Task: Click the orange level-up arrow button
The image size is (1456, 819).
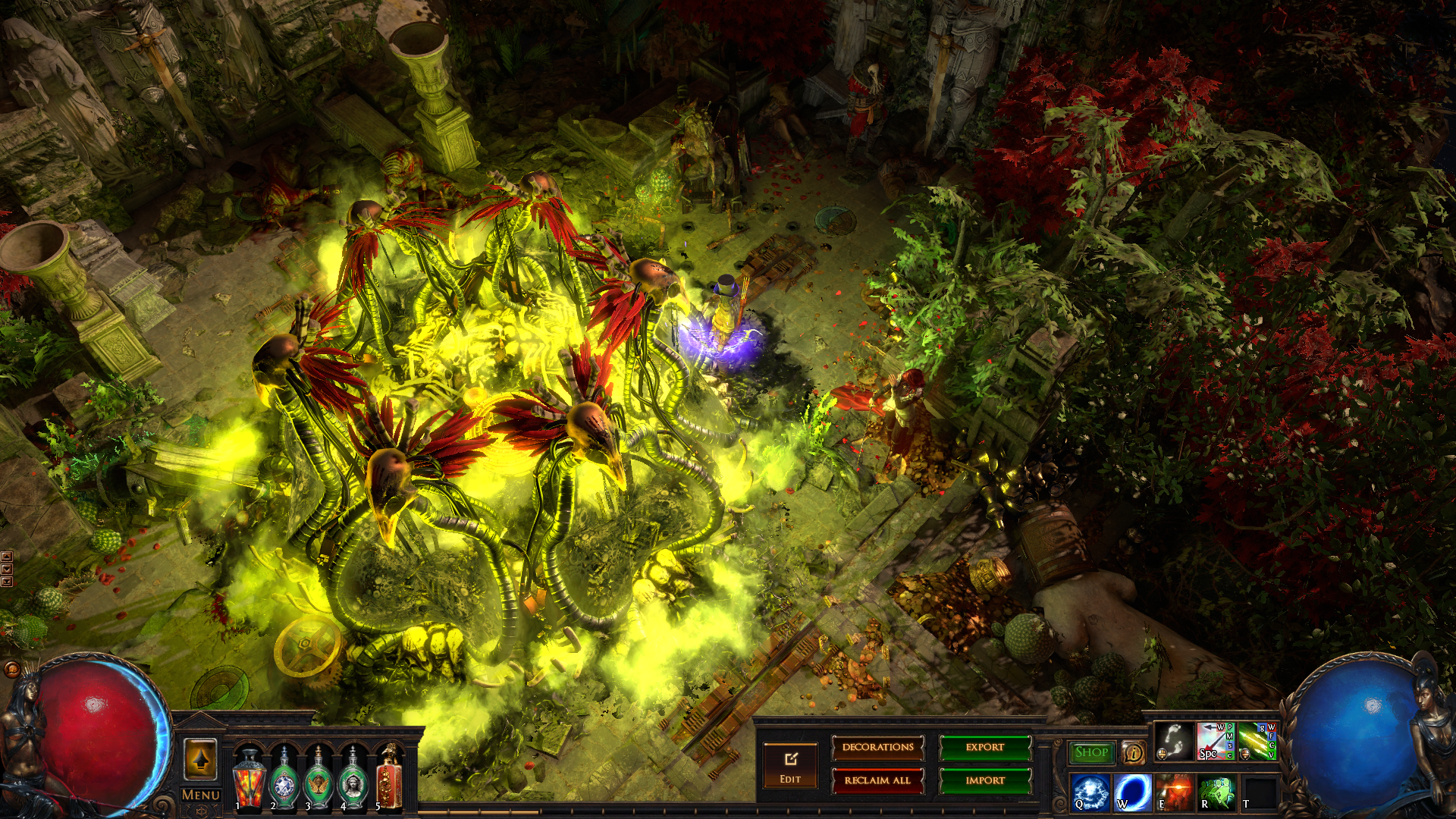Action: pyautogui.click(x=200, y=758)
